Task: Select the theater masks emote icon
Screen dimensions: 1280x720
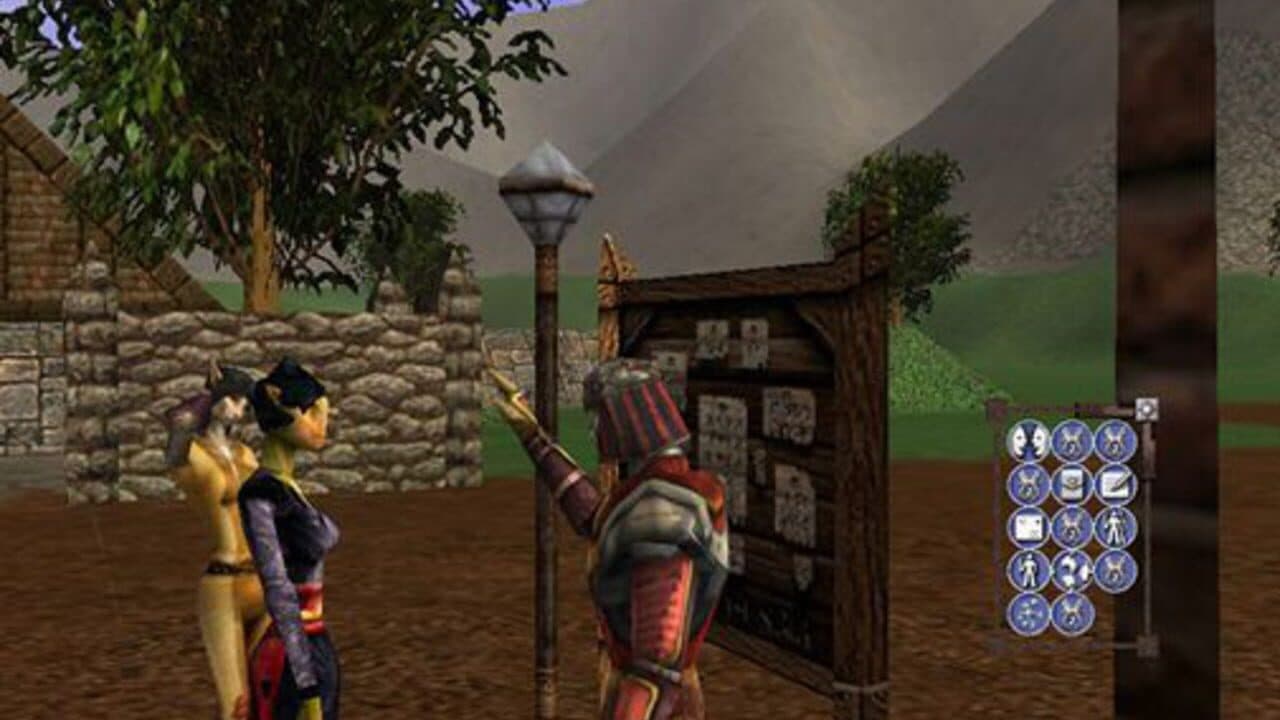Action: (x=1028, y=438)
